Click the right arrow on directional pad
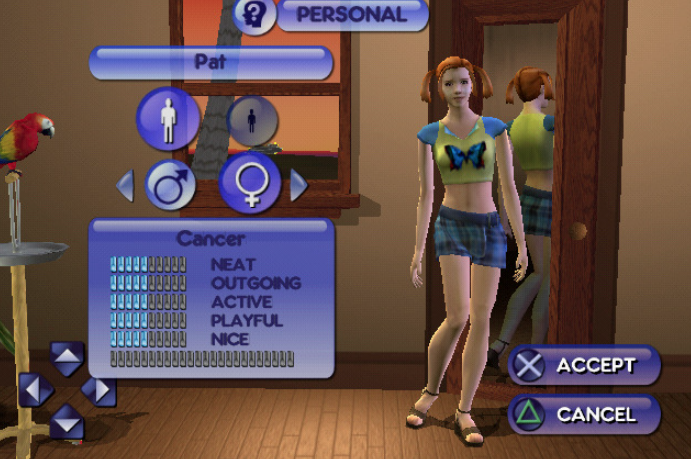The image size is (691, 459). pos(100,388)
